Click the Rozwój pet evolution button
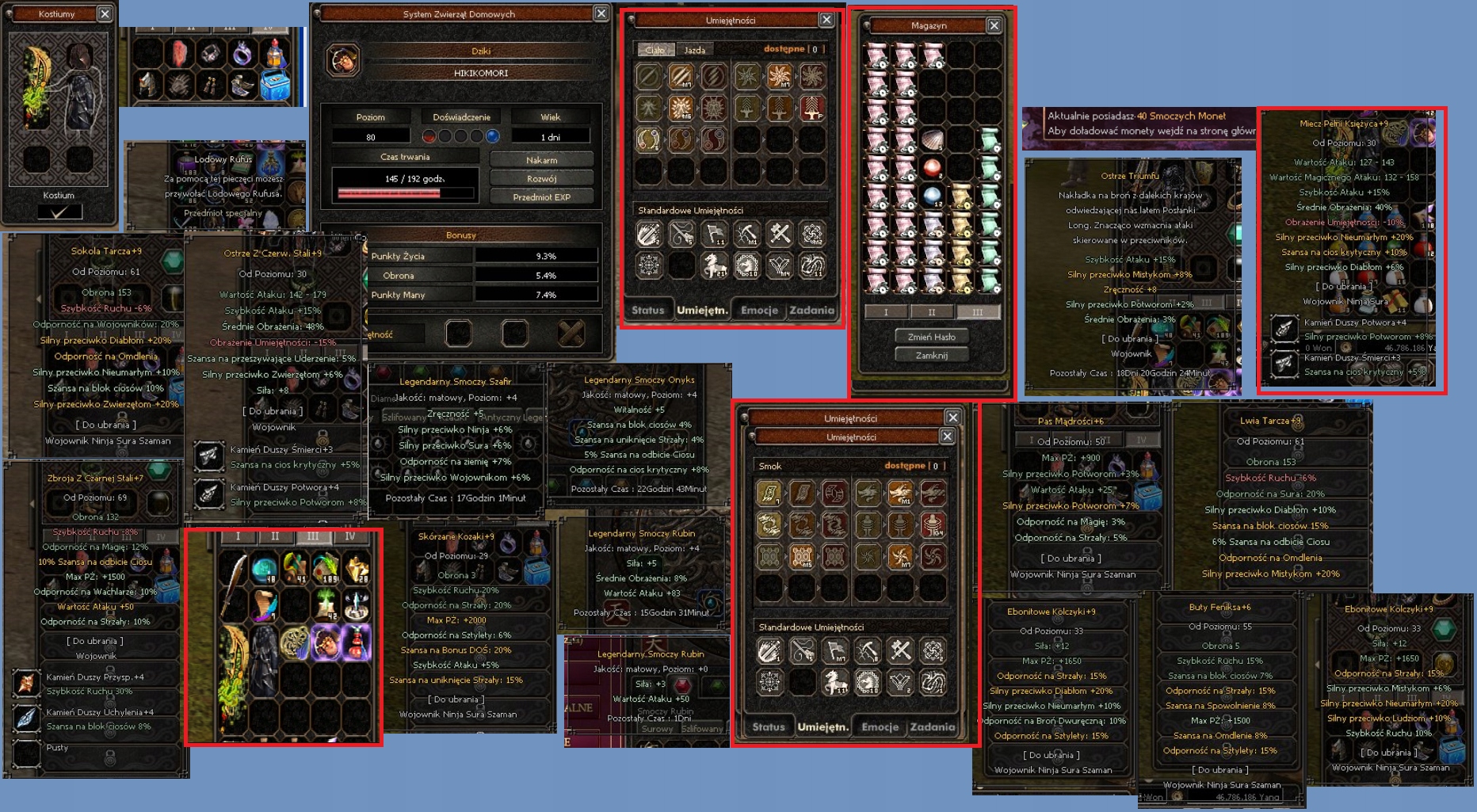 tap(541, 178)
